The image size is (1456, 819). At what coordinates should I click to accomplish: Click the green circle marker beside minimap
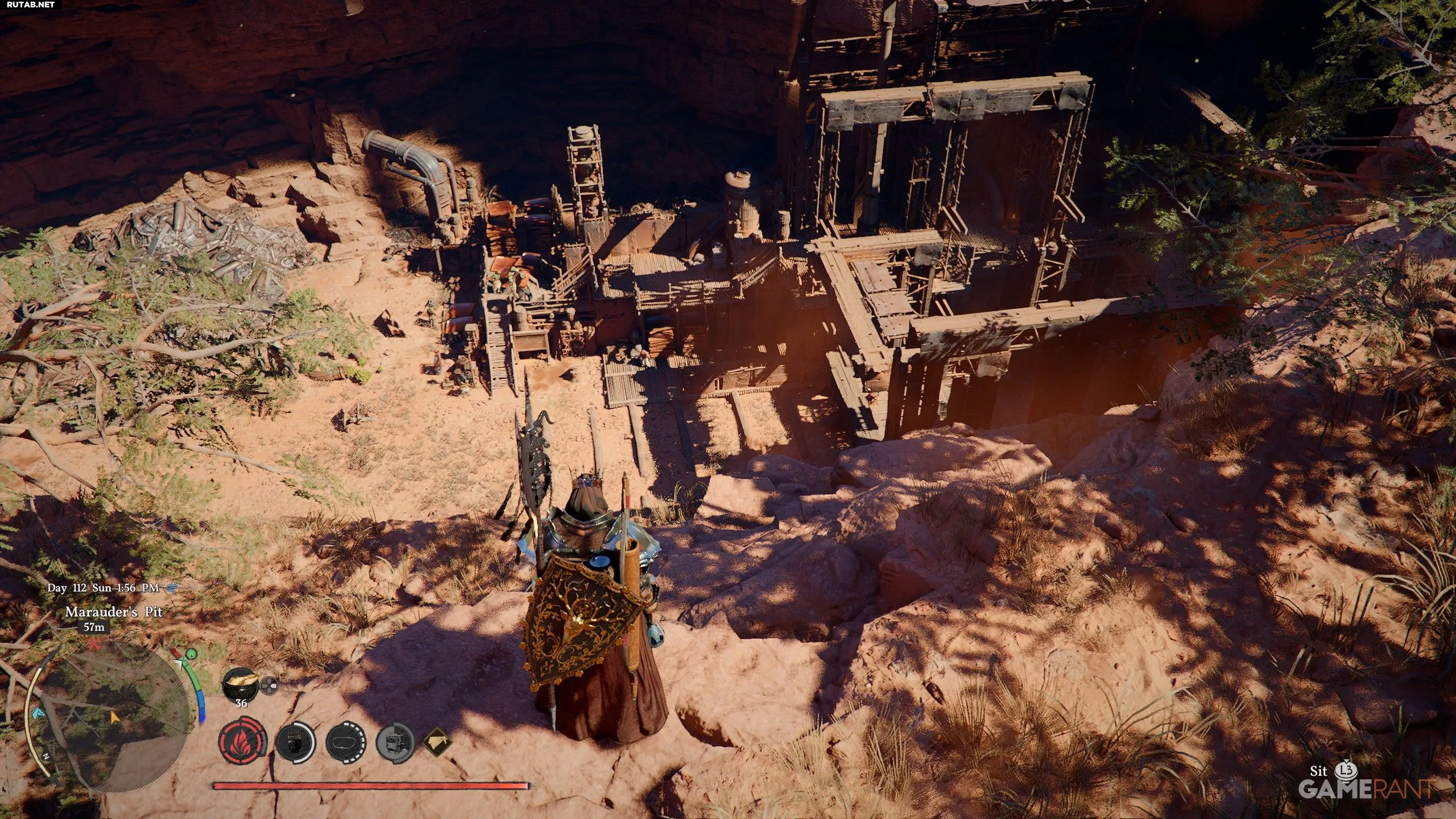tap(191, 653)
